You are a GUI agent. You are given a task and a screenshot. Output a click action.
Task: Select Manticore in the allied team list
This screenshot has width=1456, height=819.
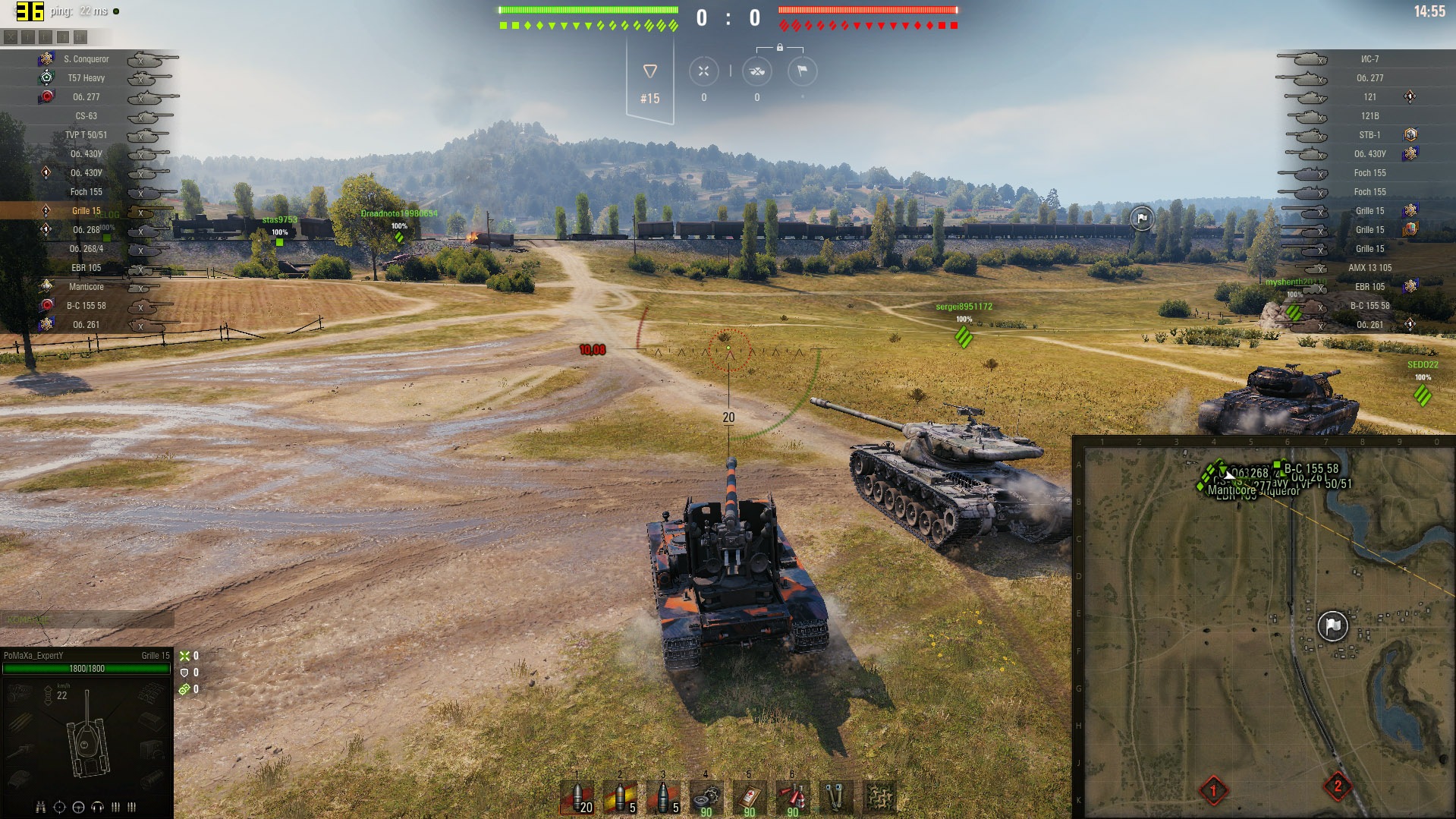(86, 287)
